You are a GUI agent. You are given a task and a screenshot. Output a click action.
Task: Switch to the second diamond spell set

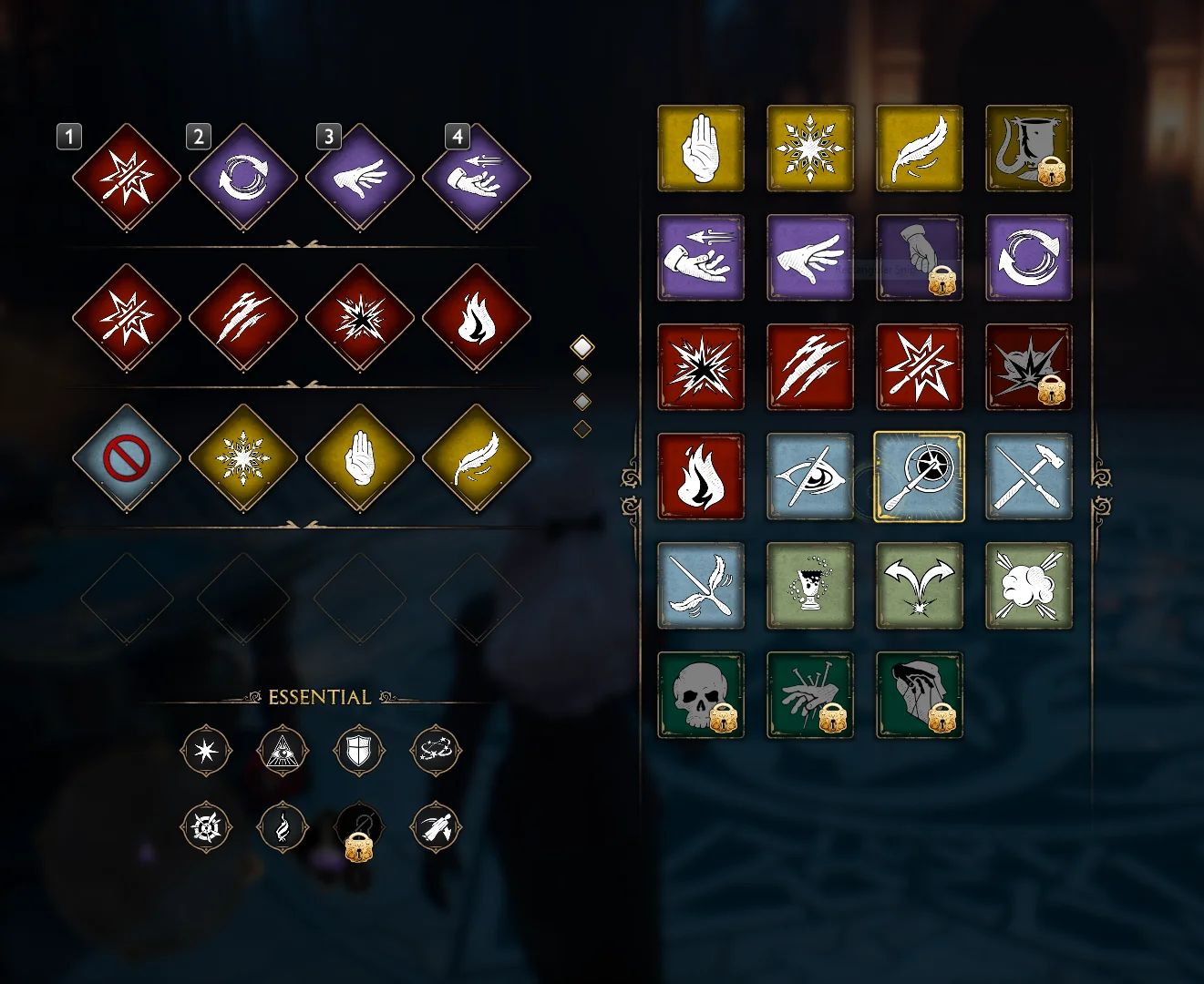(581, 374)
